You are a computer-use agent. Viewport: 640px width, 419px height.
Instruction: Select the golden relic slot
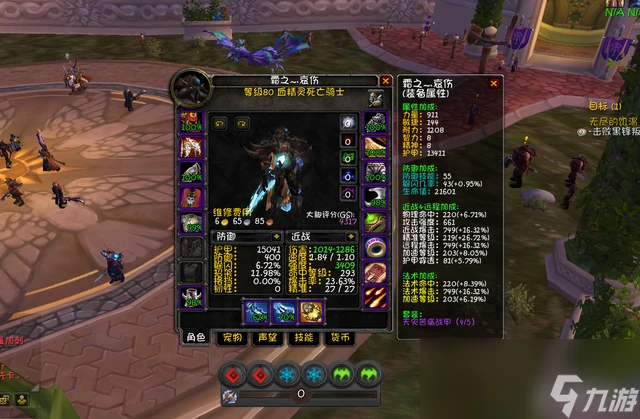(x=311, y=312)
